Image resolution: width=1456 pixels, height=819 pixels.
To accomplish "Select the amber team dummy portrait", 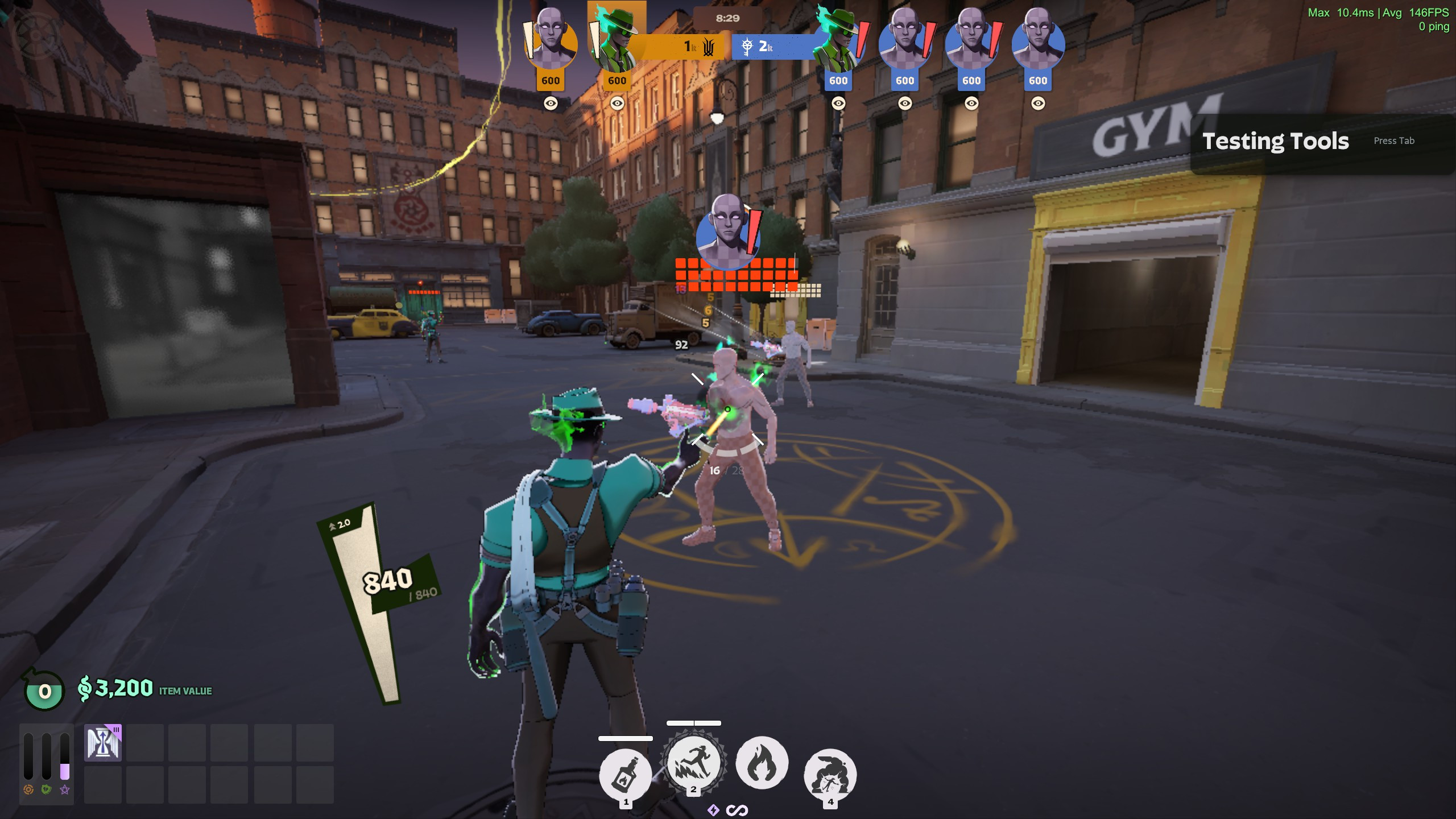I will point(550,41).
